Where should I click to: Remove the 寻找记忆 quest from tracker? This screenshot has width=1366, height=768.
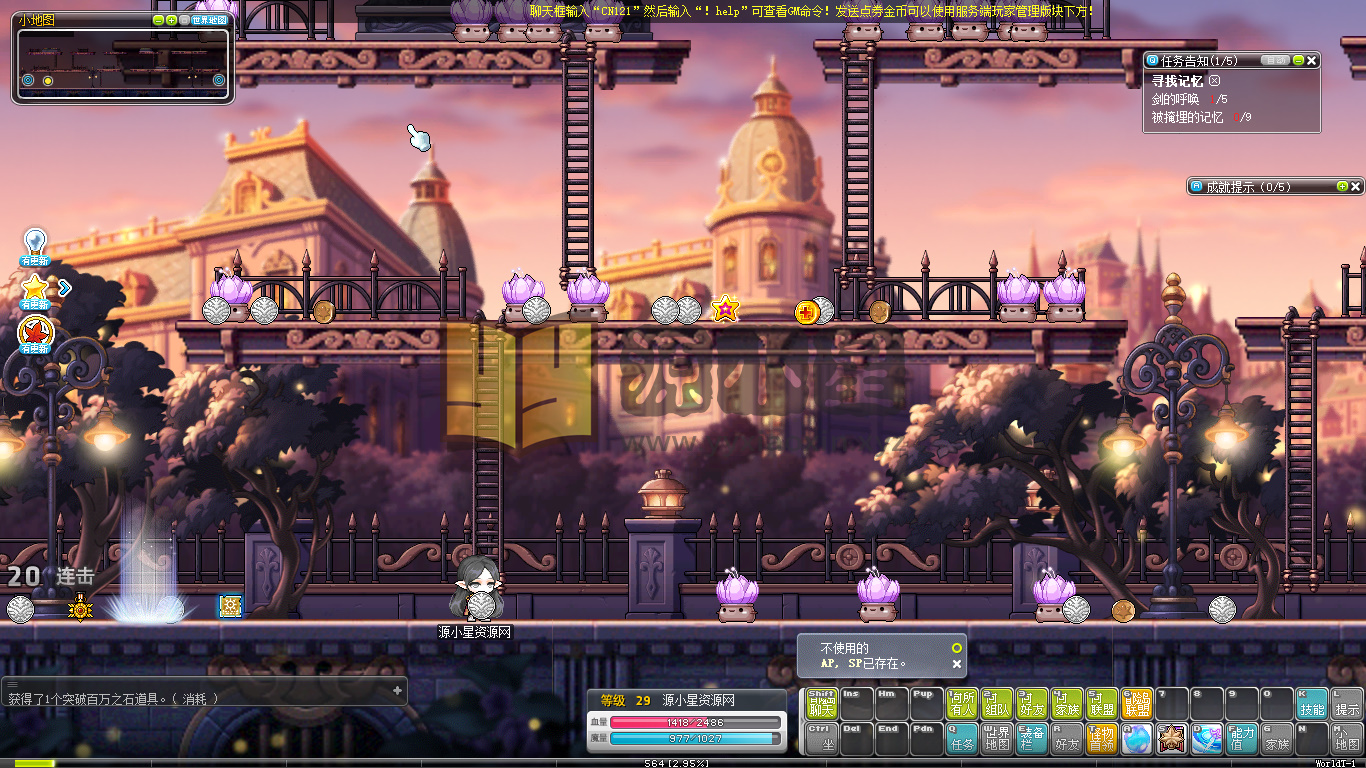pos(1214,80)
